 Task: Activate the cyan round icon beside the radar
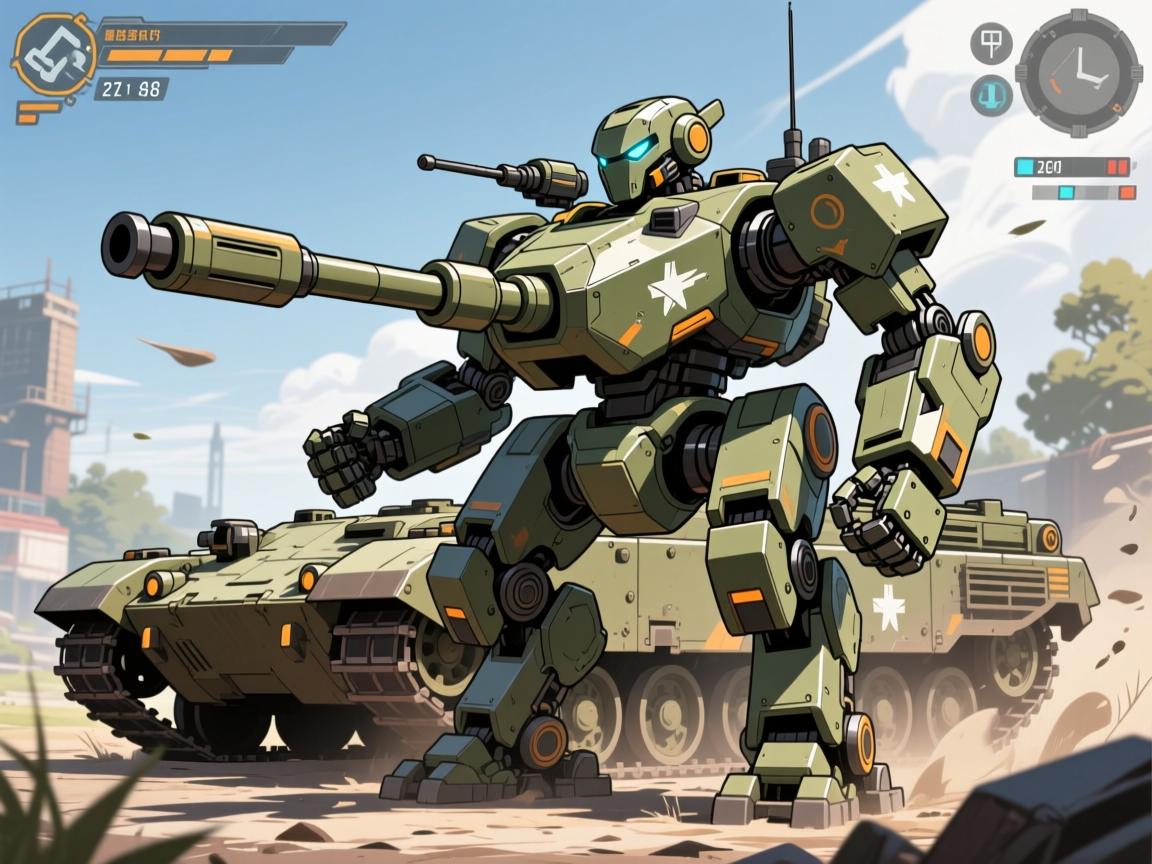pos(991,95)
